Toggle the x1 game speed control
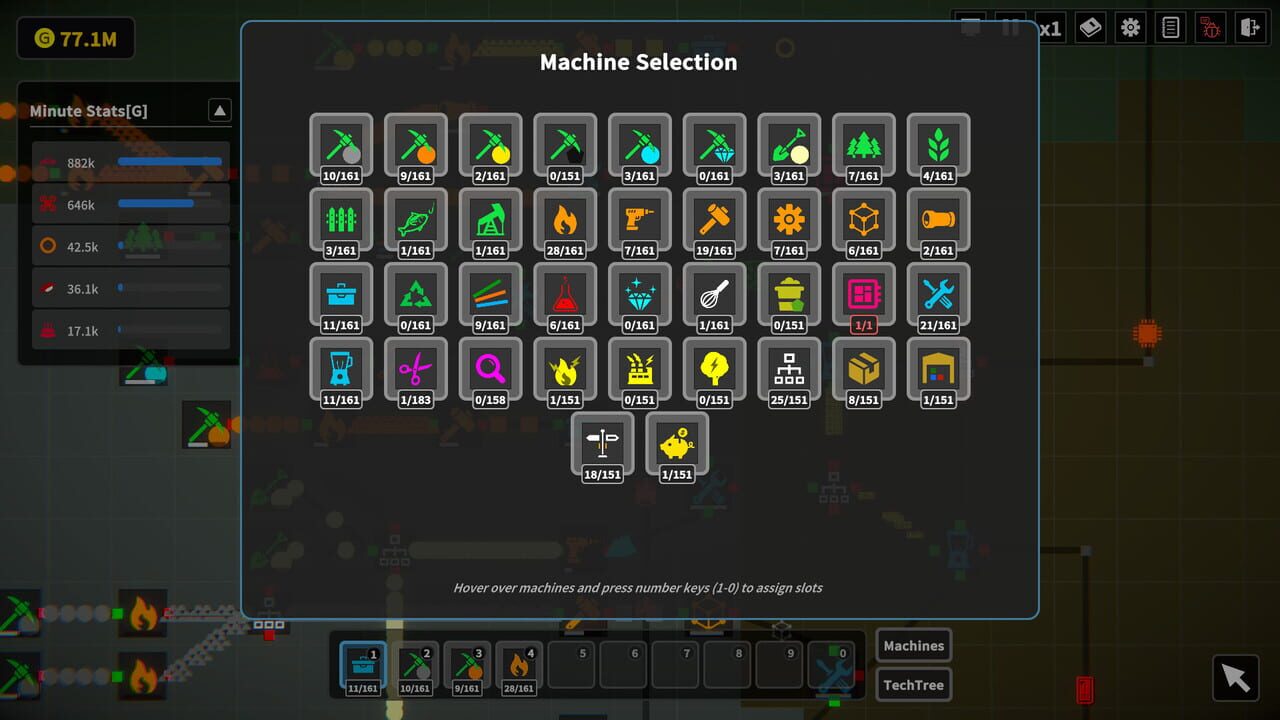The width and height of the screenshot is (1280, 720). 1049,27
